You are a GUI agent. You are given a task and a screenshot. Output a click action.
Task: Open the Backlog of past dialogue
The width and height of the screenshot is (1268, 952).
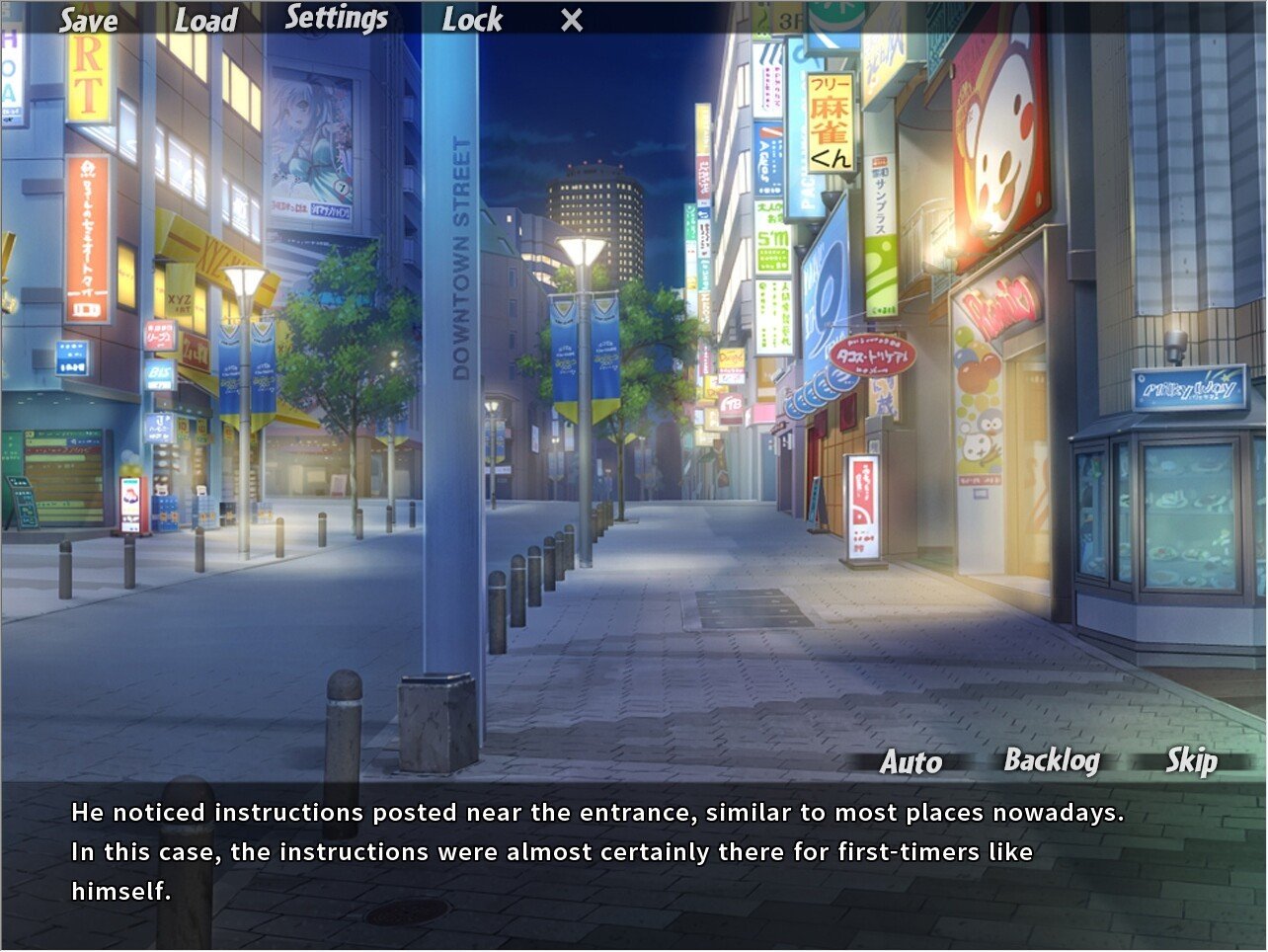click(x=1052, y=760)
